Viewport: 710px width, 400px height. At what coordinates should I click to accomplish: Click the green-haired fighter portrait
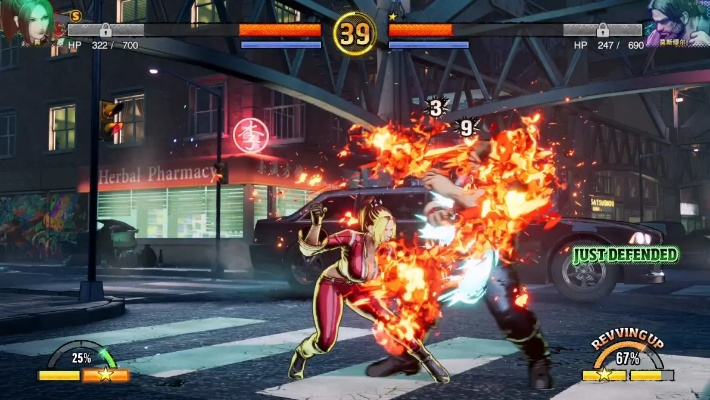click(28, 22)
